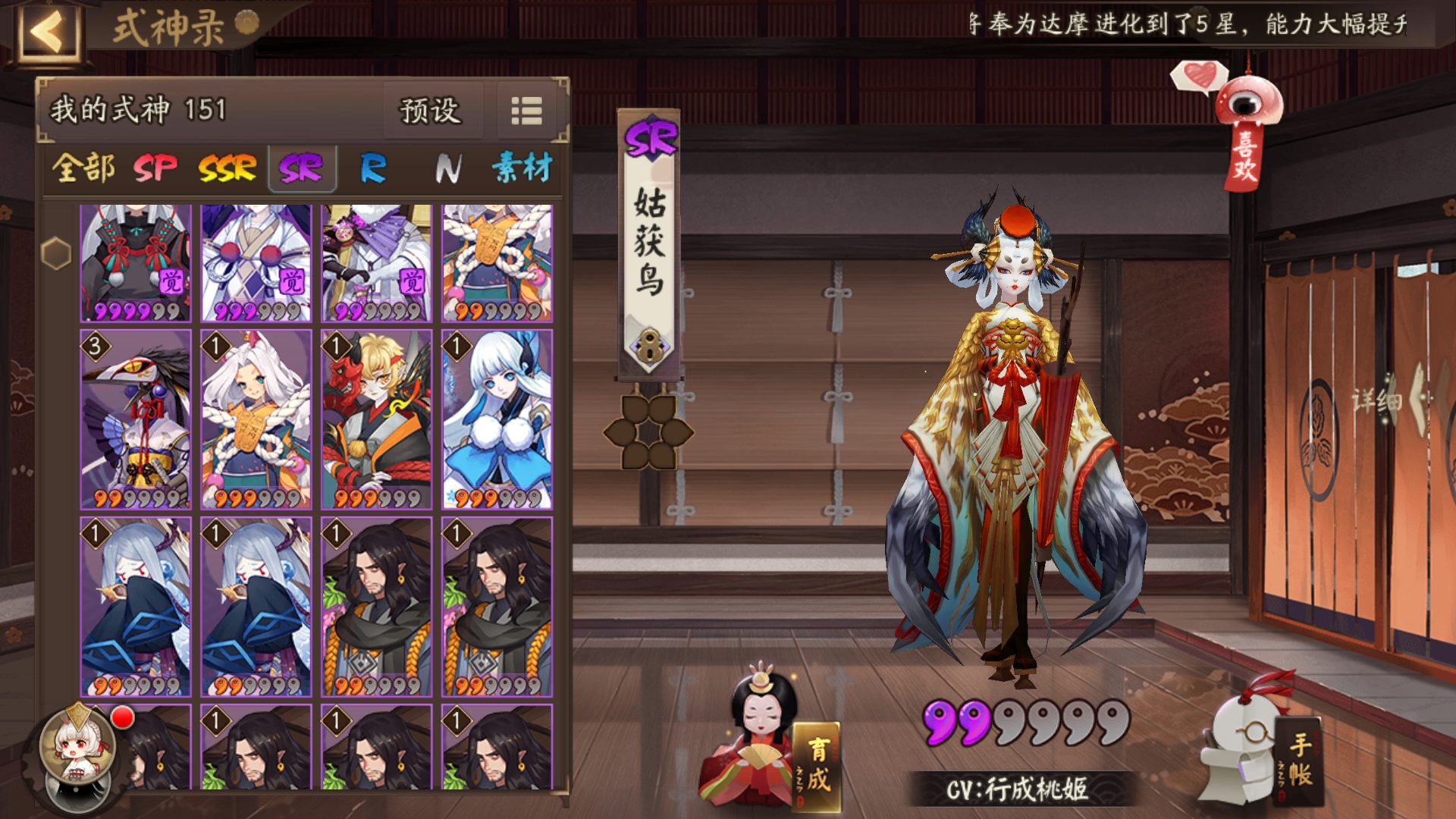Filter by SSR rarity
The image size is (1456, 819).
[x=227, y=168]
